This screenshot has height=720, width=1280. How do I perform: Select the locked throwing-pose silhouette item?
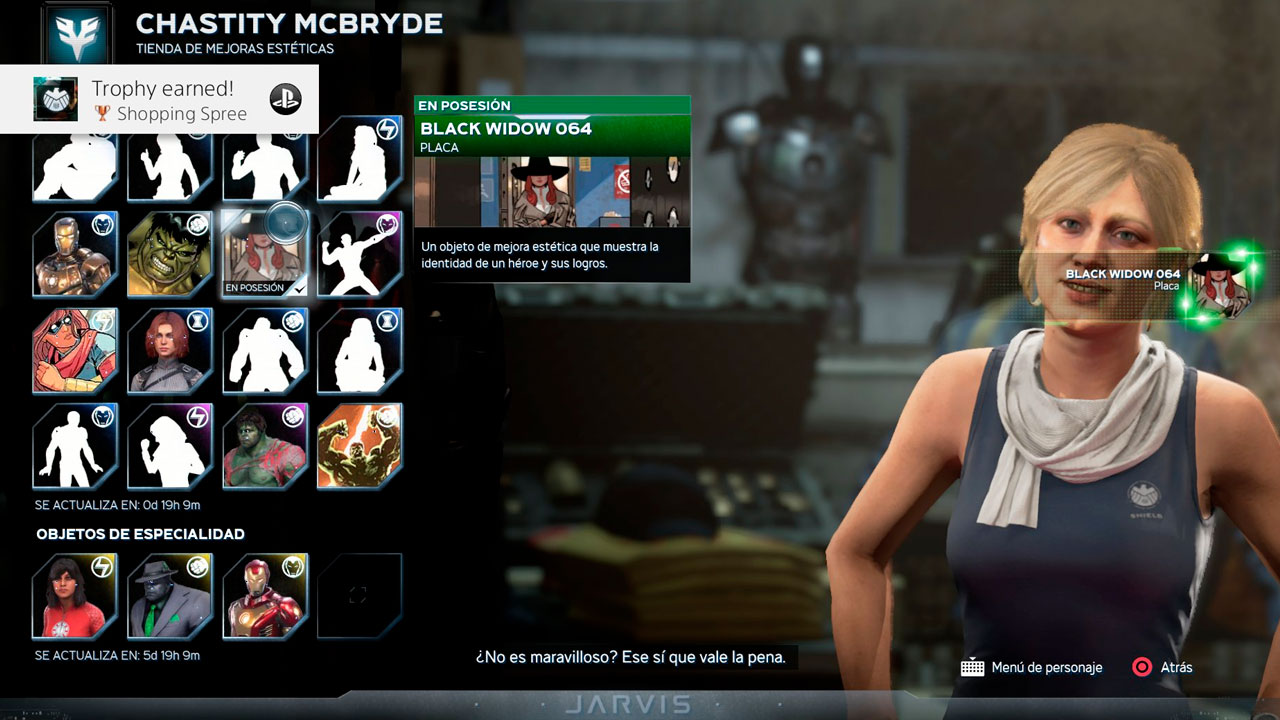pos(359,254)
